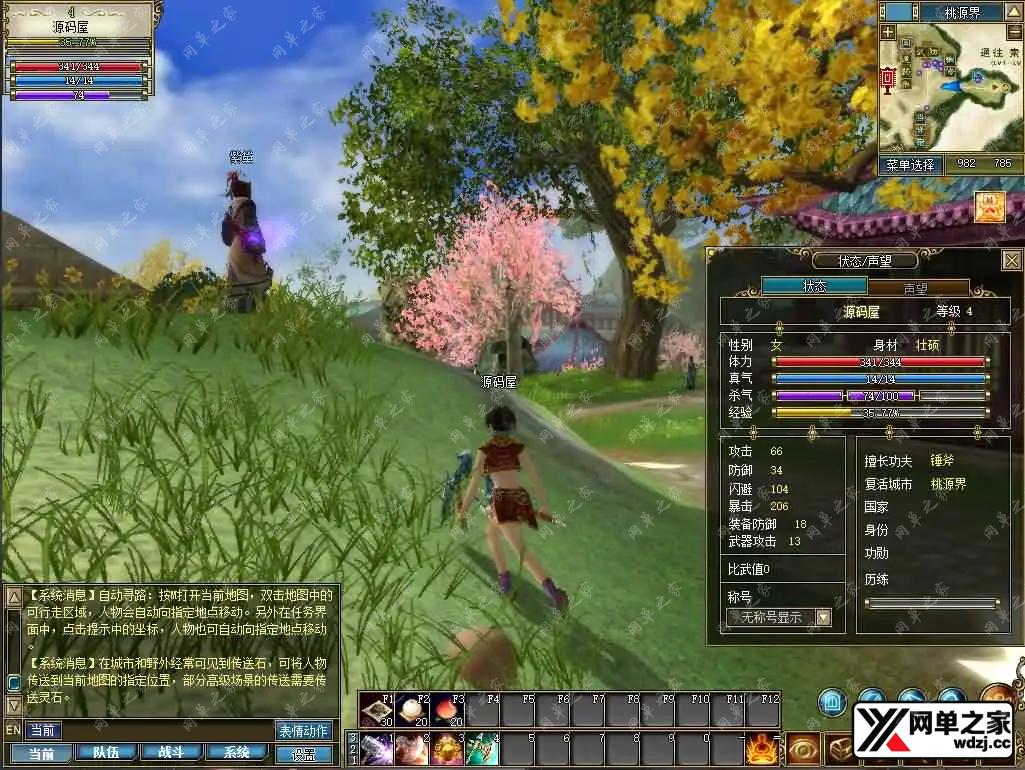
Task: Switch chat to the 战斗 combat channel
Action: click(x=171, y=752)
